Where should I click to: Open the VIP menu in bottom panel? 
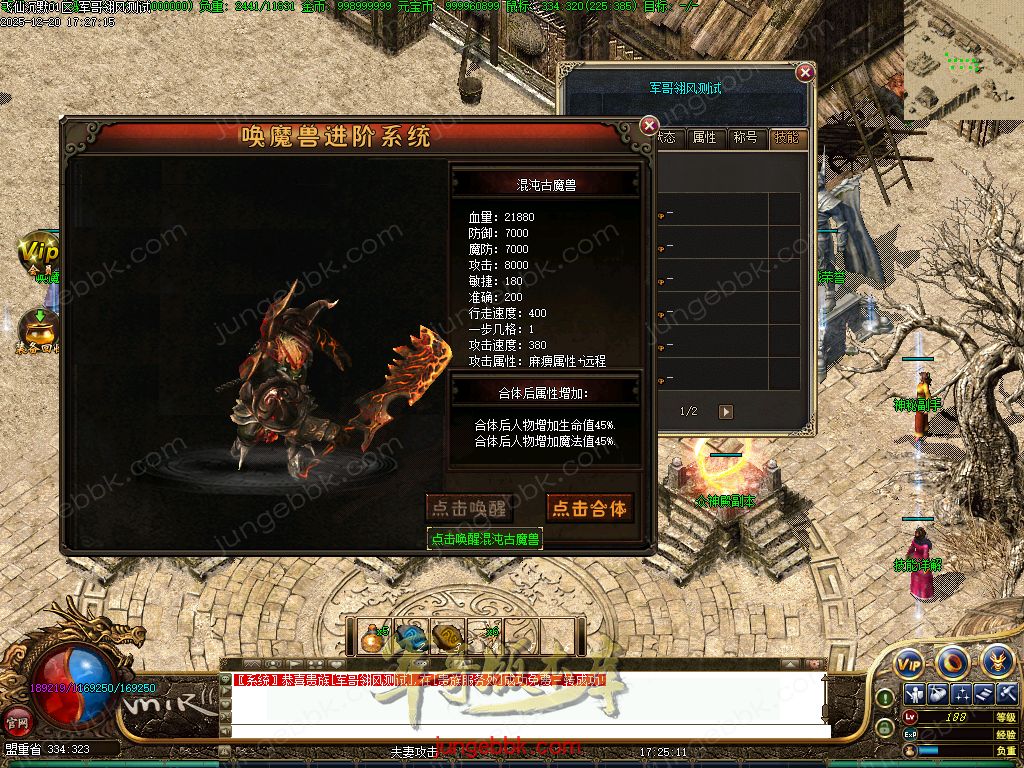click(908, 663)
